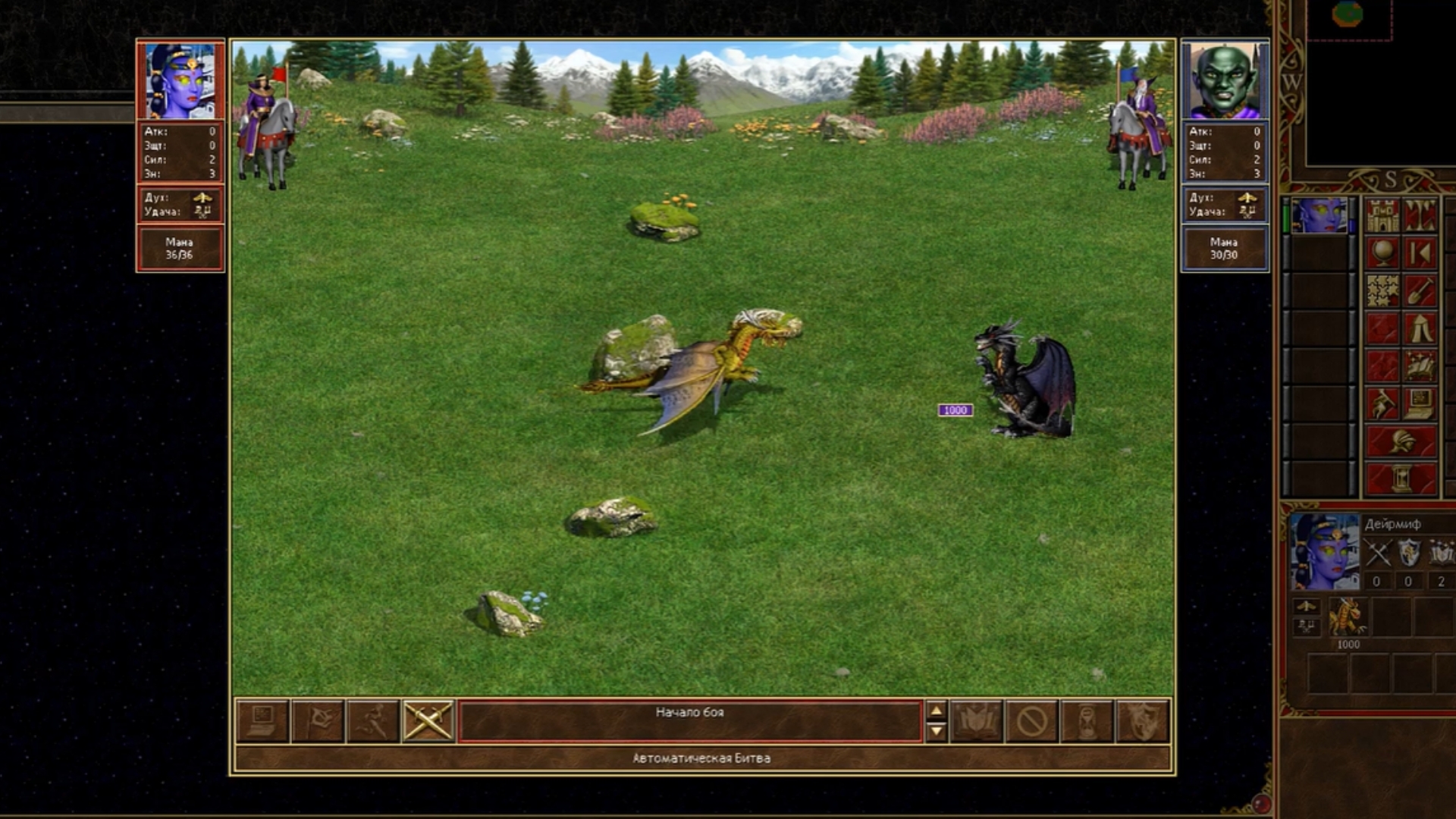
Task: Choose the defend shield button
Action: tap(1143, 720)
